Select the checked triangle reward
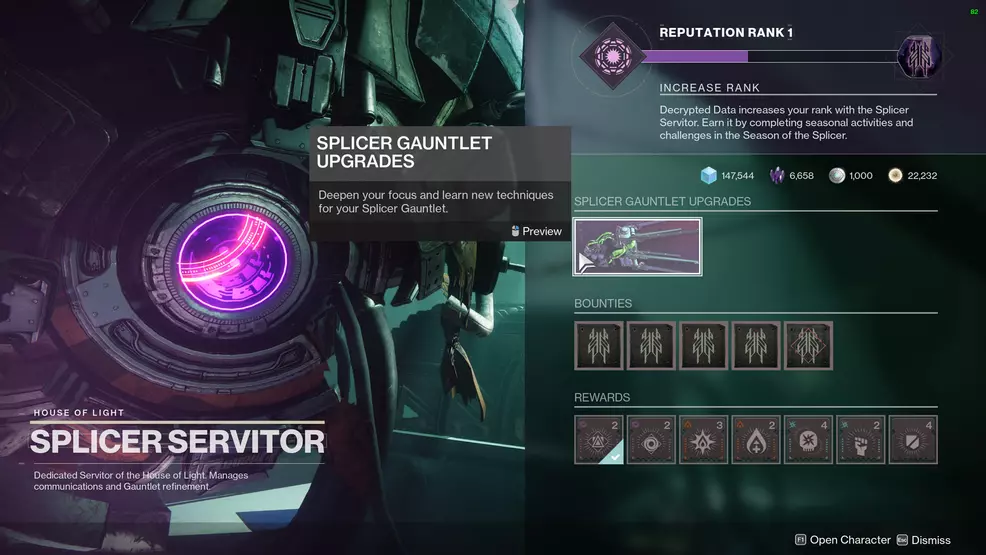This screenshot has width=986, height=555. (599, 440)
